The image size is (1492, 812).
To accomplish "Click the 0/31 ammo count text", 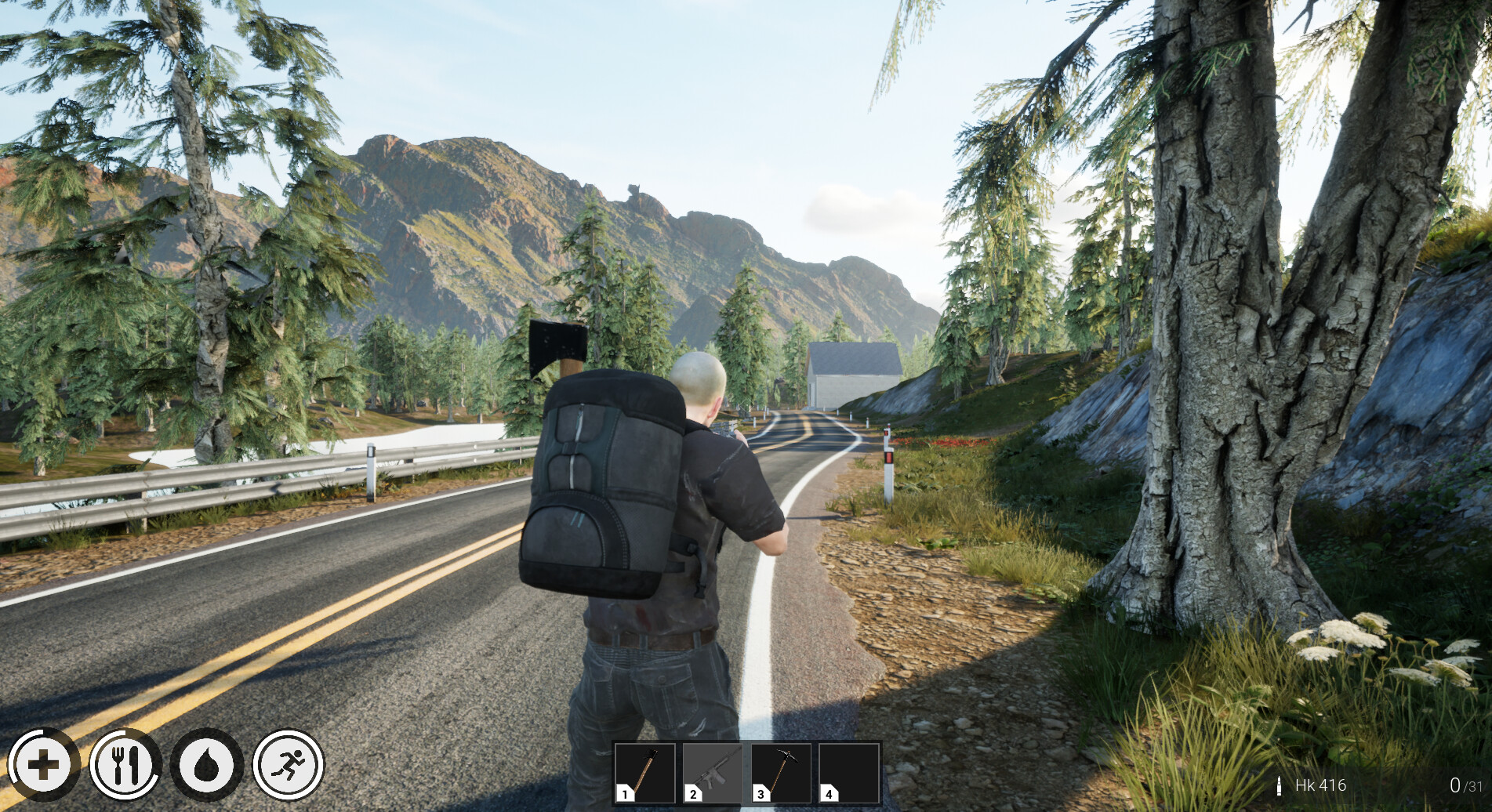I will [1465, 786].
